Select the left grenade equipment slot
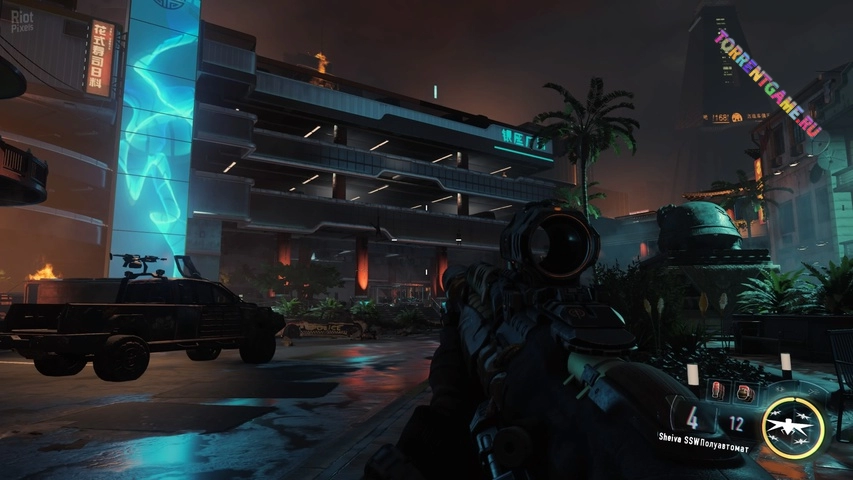Image resolution: width=853 pixels, height=480 pixels. (x=718, y=391)
